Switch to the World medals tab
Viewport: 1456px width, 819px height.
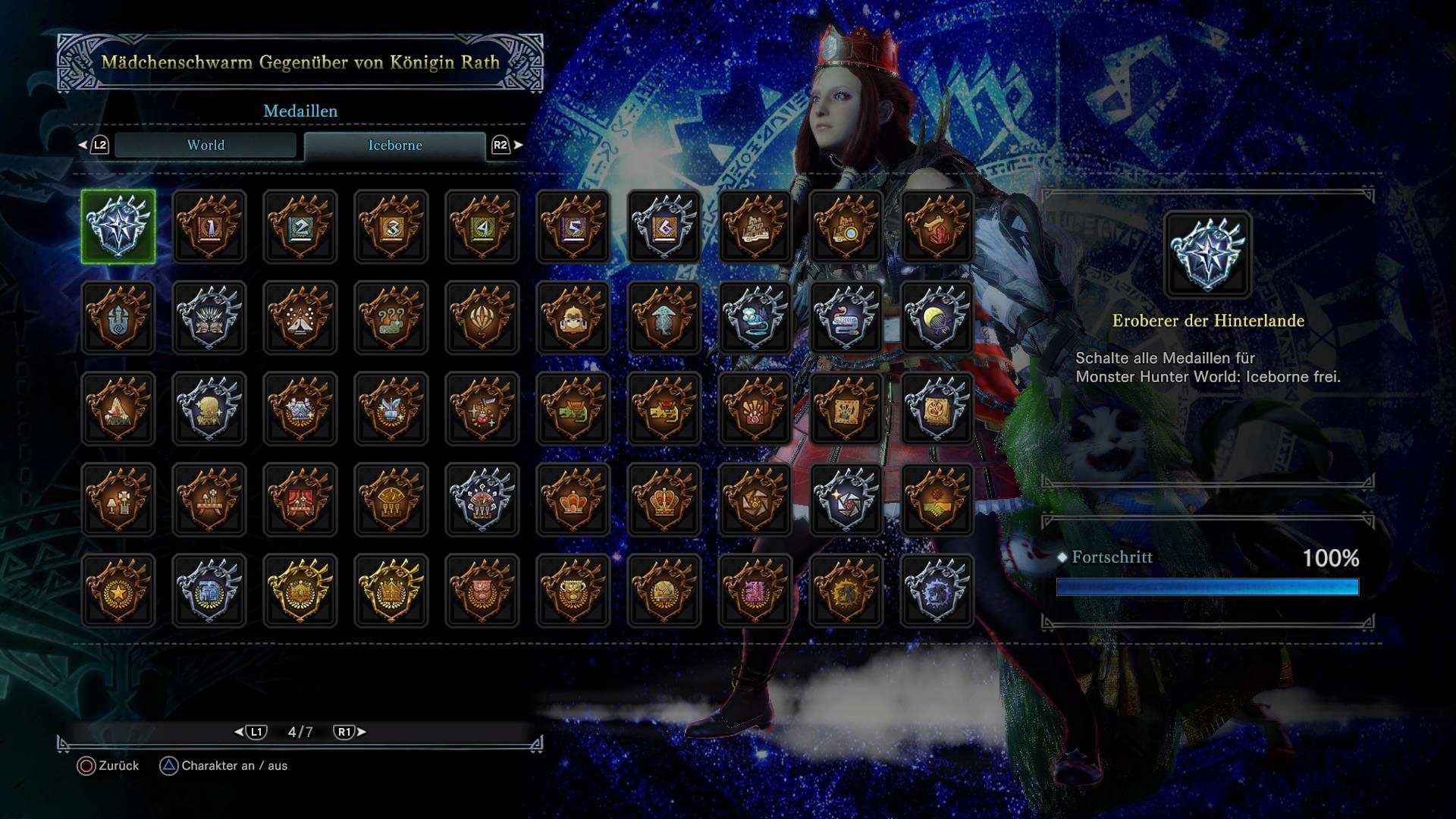206,145
